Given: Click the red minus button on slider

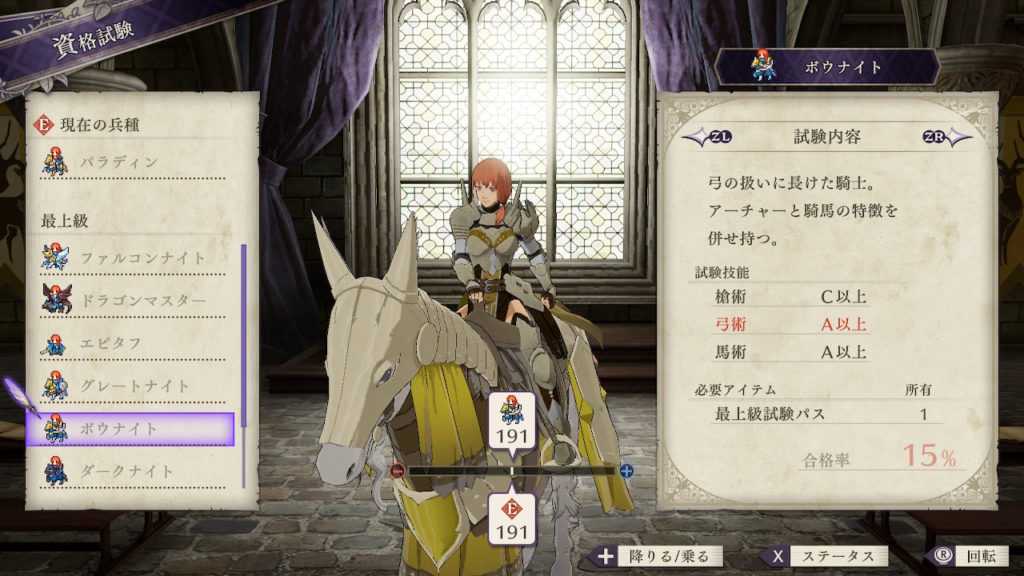Looking at the screenshot, I should pyautogui.click(x=398, y=470).
